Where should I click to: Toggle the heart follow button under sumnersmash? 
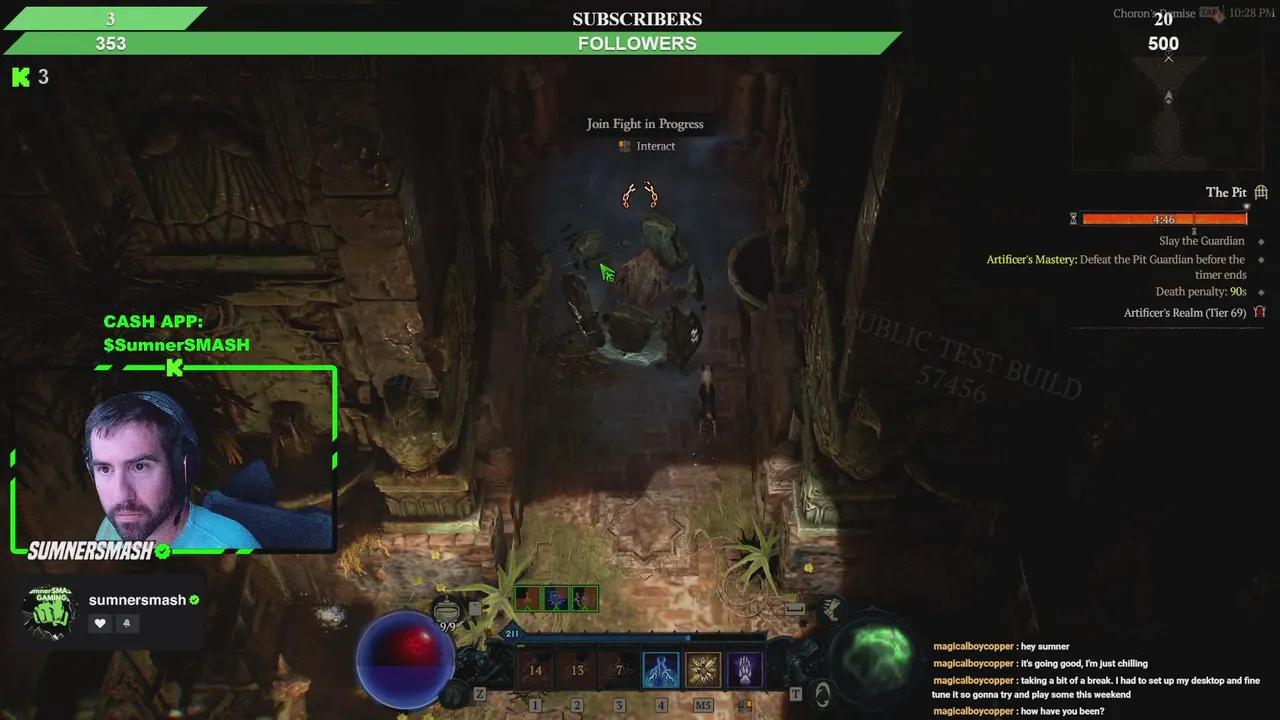(x=100, y=623)
